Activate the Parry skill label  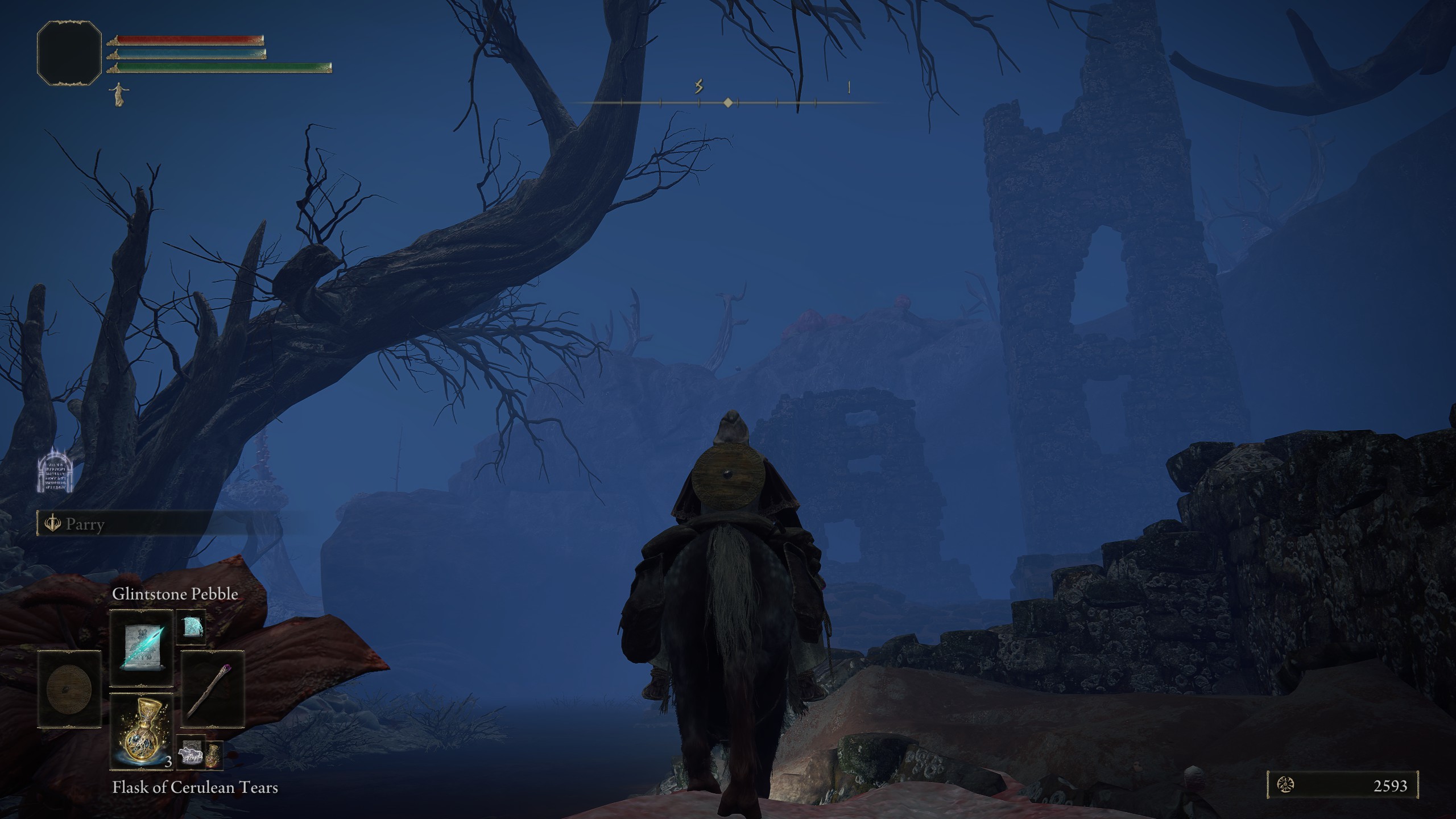85,524
